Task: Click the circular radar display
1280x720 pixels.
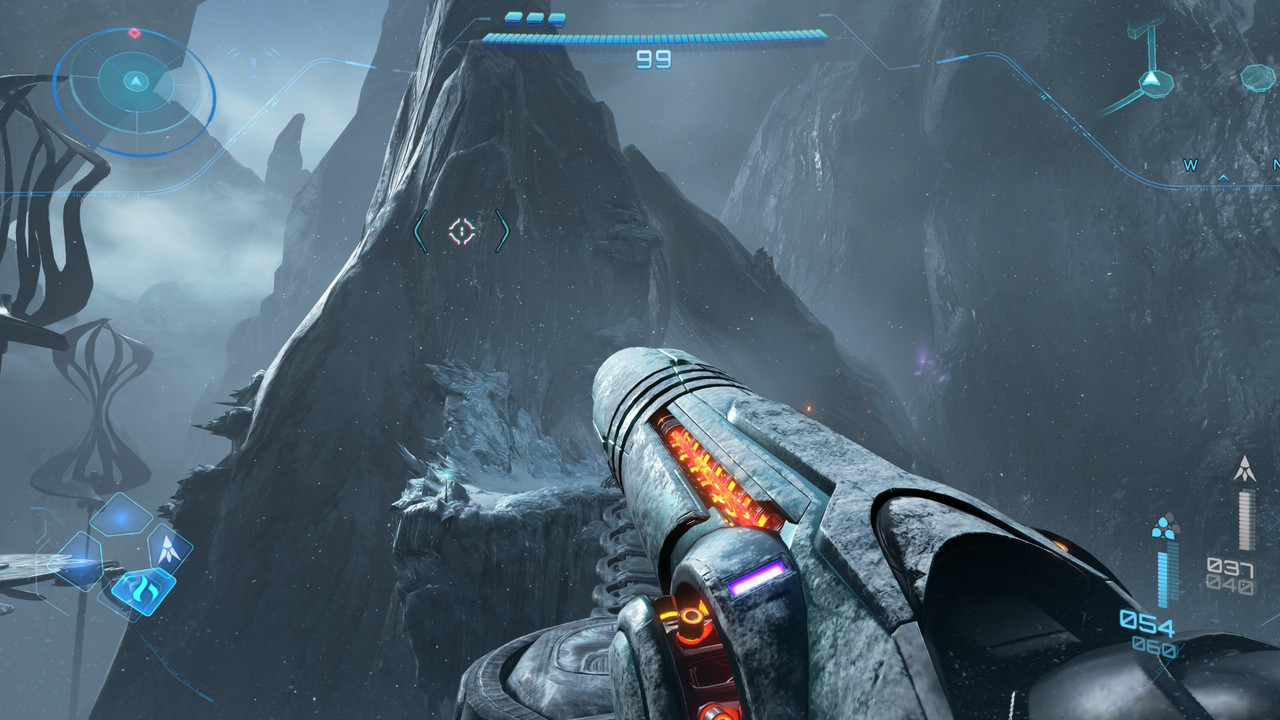Action: 134,91
